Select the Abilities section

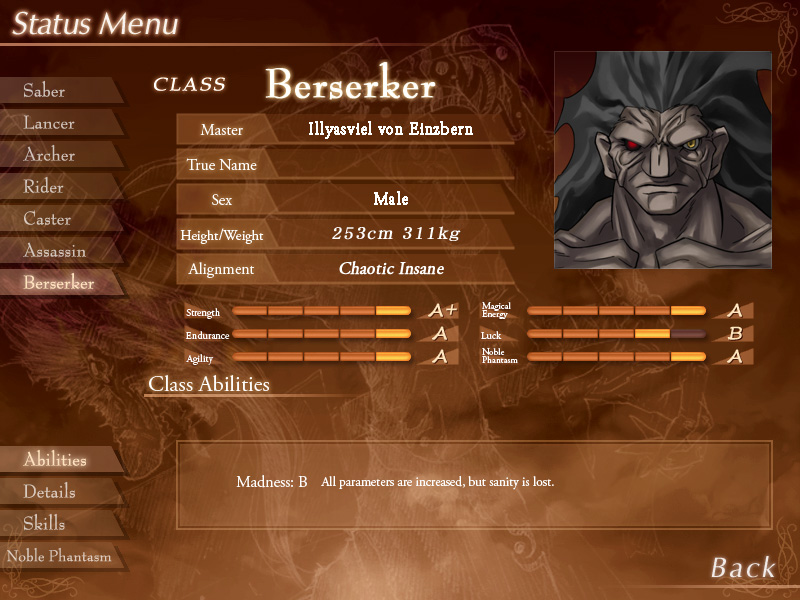pyautogui.click(x=55, y=460)
